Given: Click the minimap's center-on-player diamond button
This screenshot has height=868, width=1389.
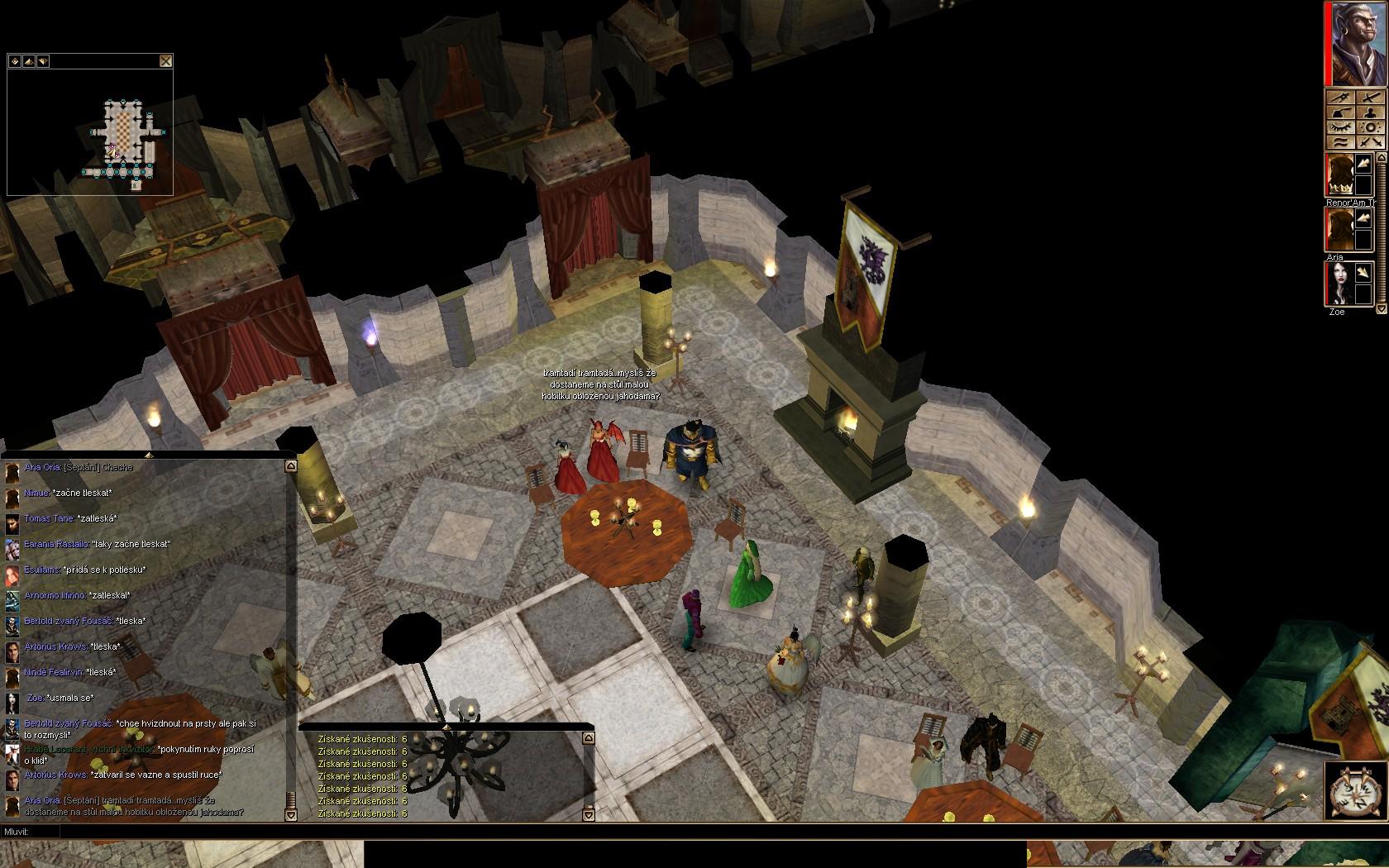Looking at the screenshot, I should tap(15, 60).
